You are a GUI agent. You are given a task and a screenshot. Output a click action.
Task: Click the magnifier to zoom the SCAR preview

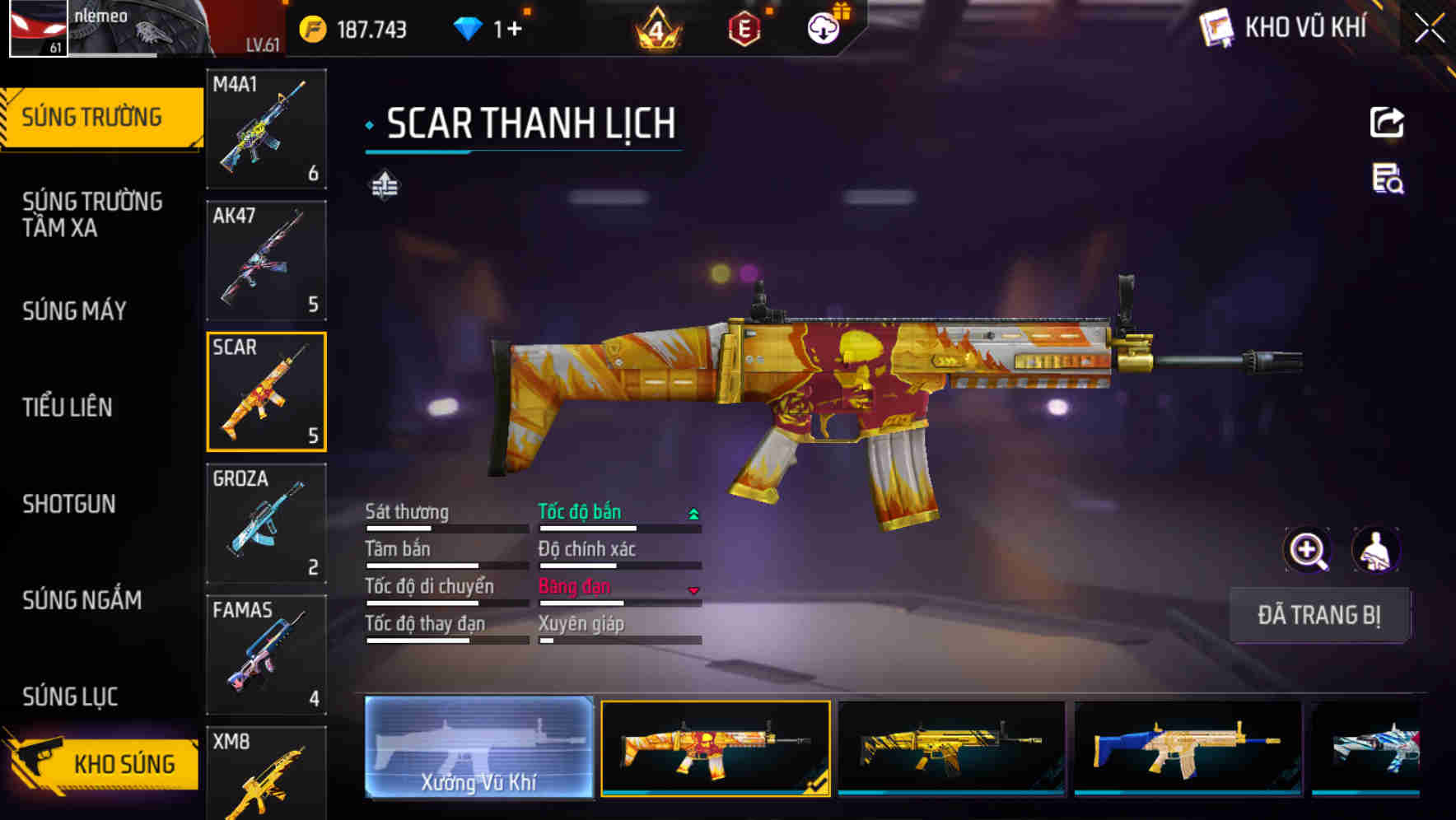pyautogui.click(x=1307, y=550)
